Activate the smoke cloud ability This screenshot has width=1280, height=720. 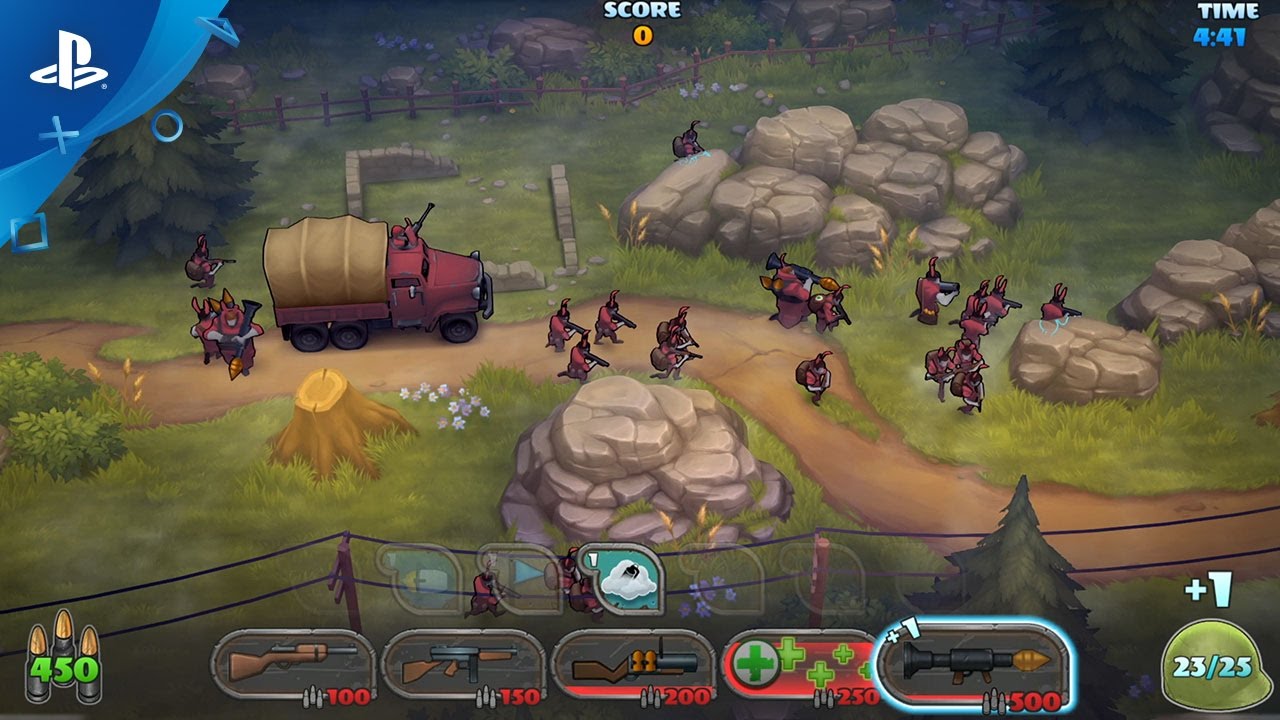(x=625, y=581)
